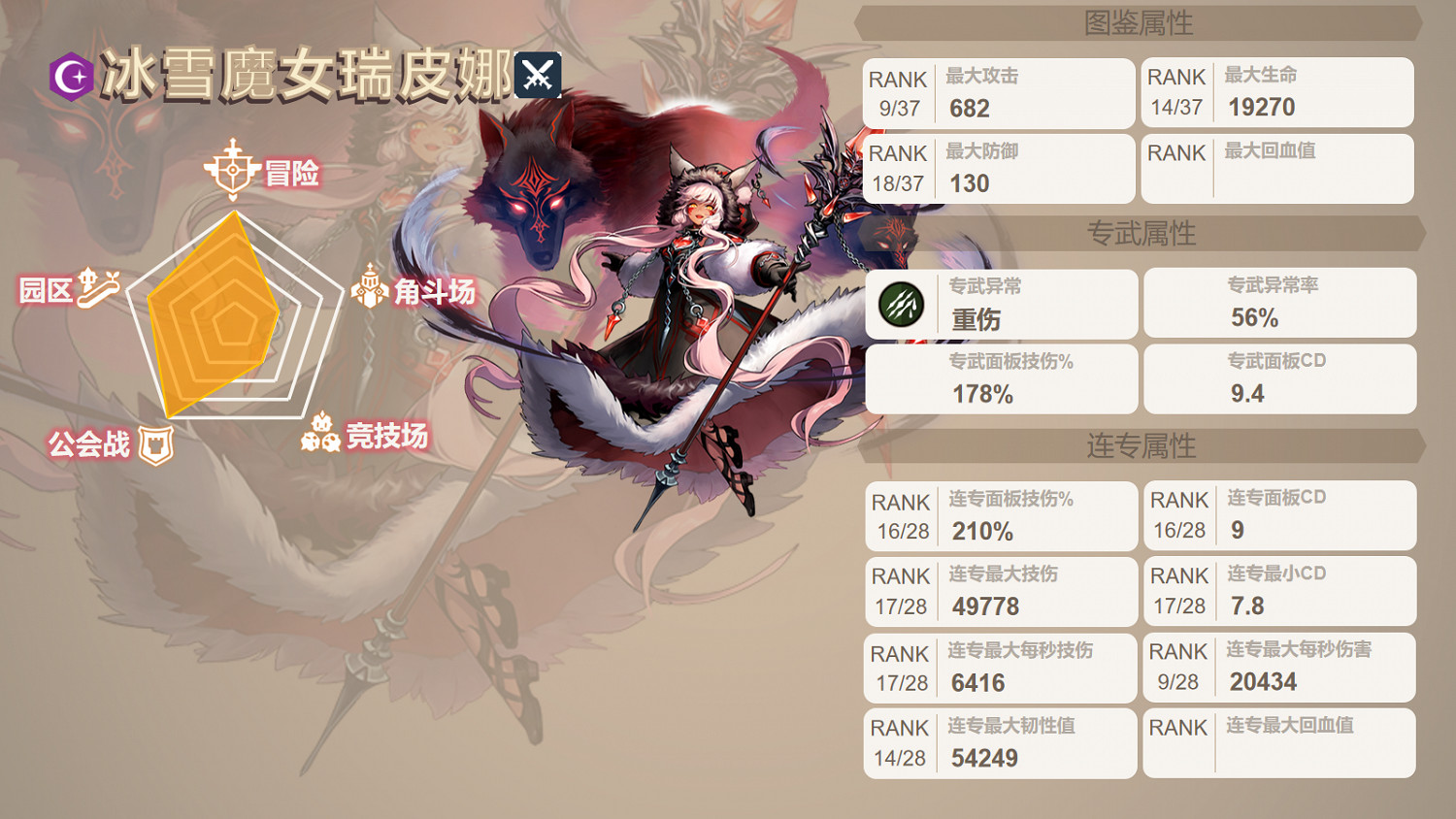
Task: Click the 专武异常率 56% panel
Action: point(1279,304)
